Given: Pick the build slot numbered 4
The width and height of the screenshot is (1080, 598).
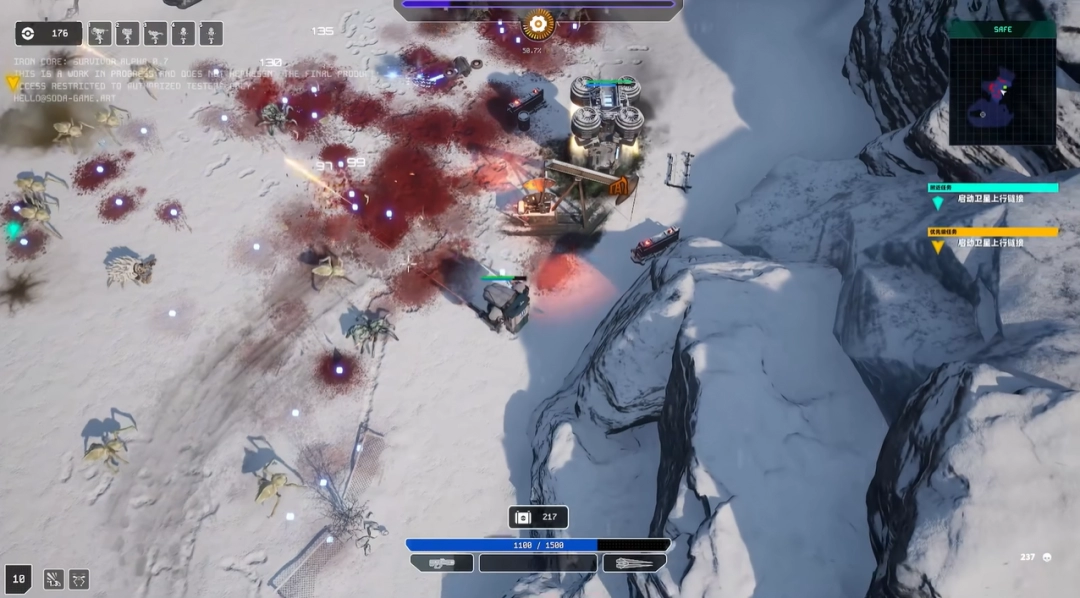Looking at the screenshot, I should (184, 35).
